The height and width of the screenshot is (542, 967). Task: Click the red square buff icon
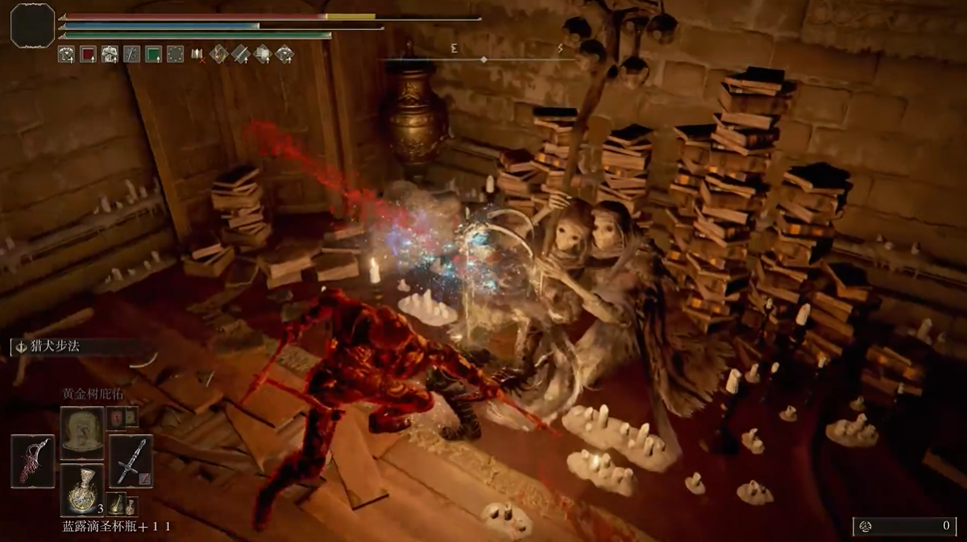point(88,55)
